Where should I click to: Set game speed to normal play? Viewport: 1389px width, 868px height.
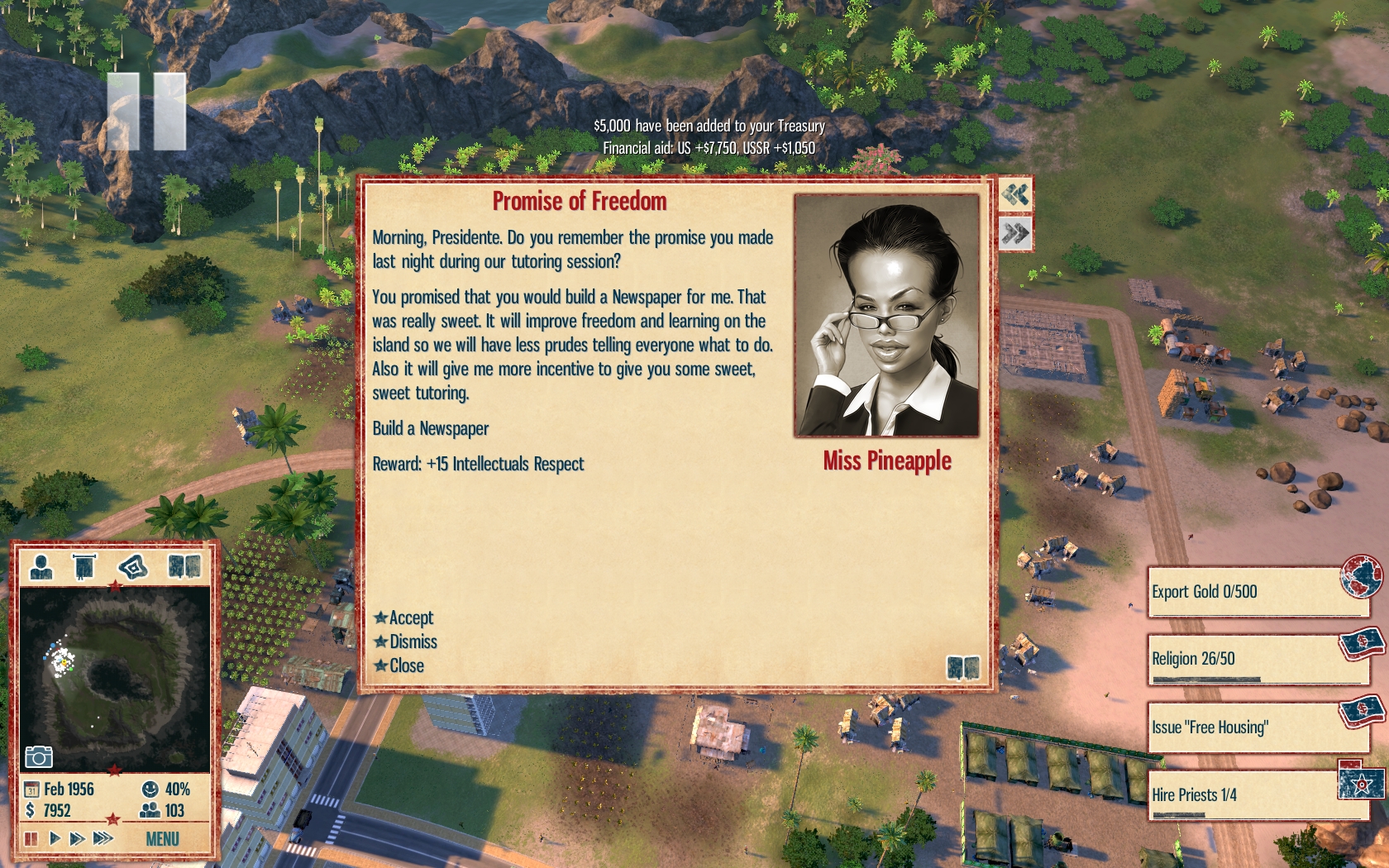pos(55,839)
